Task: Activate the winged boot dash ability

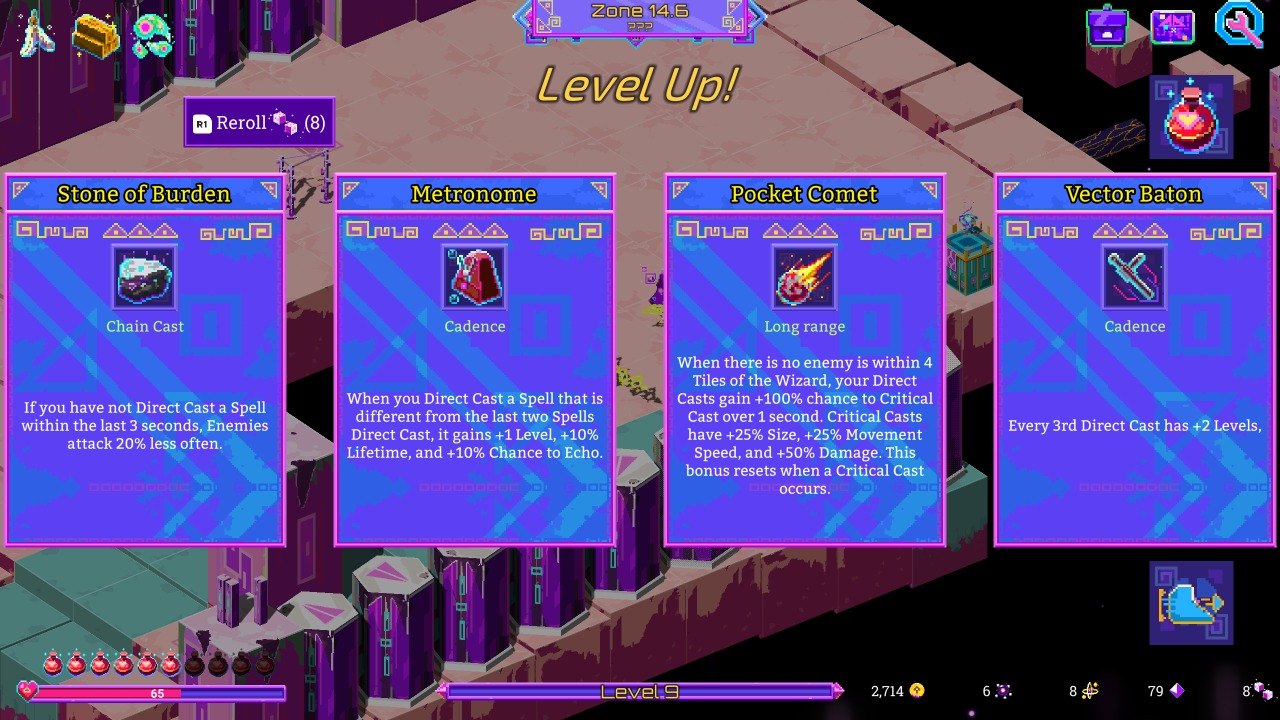Action: (1191, 603)
